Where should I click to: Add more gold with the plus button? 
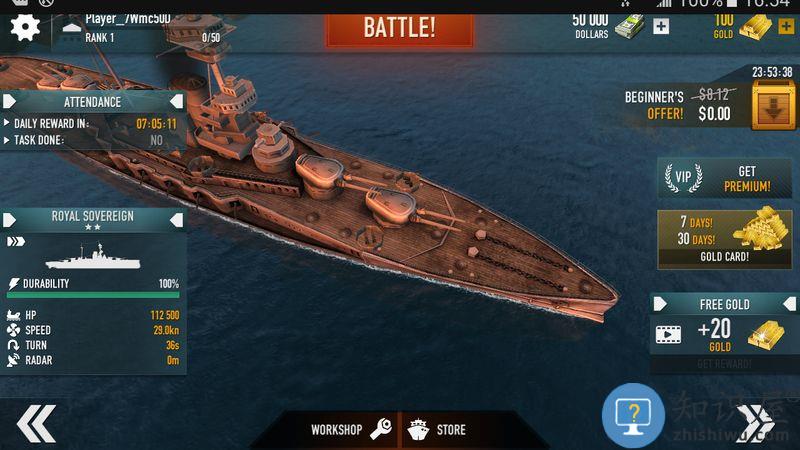(785, 27)
